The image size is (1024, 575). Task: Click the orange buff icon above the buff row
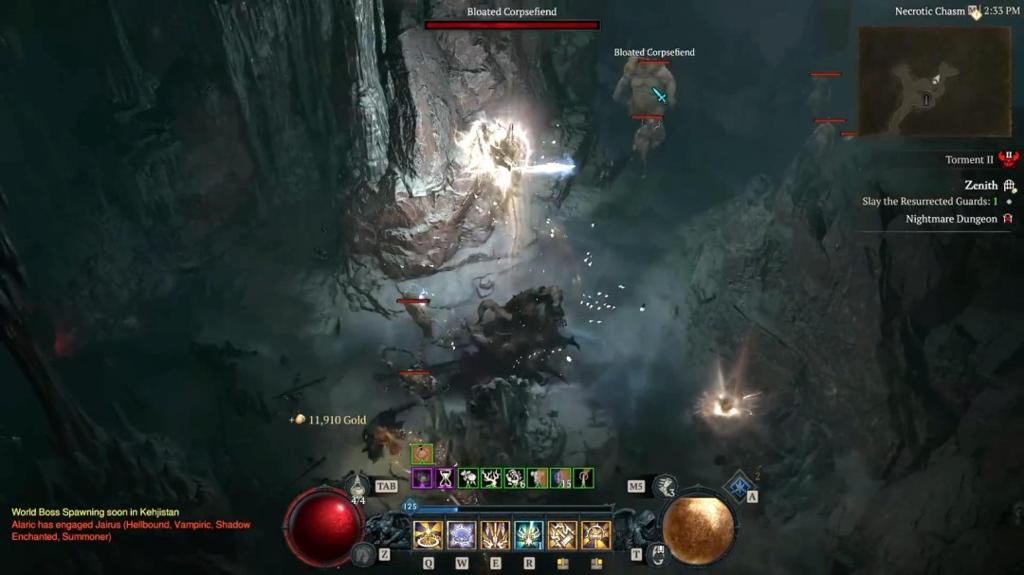(422, 454)
